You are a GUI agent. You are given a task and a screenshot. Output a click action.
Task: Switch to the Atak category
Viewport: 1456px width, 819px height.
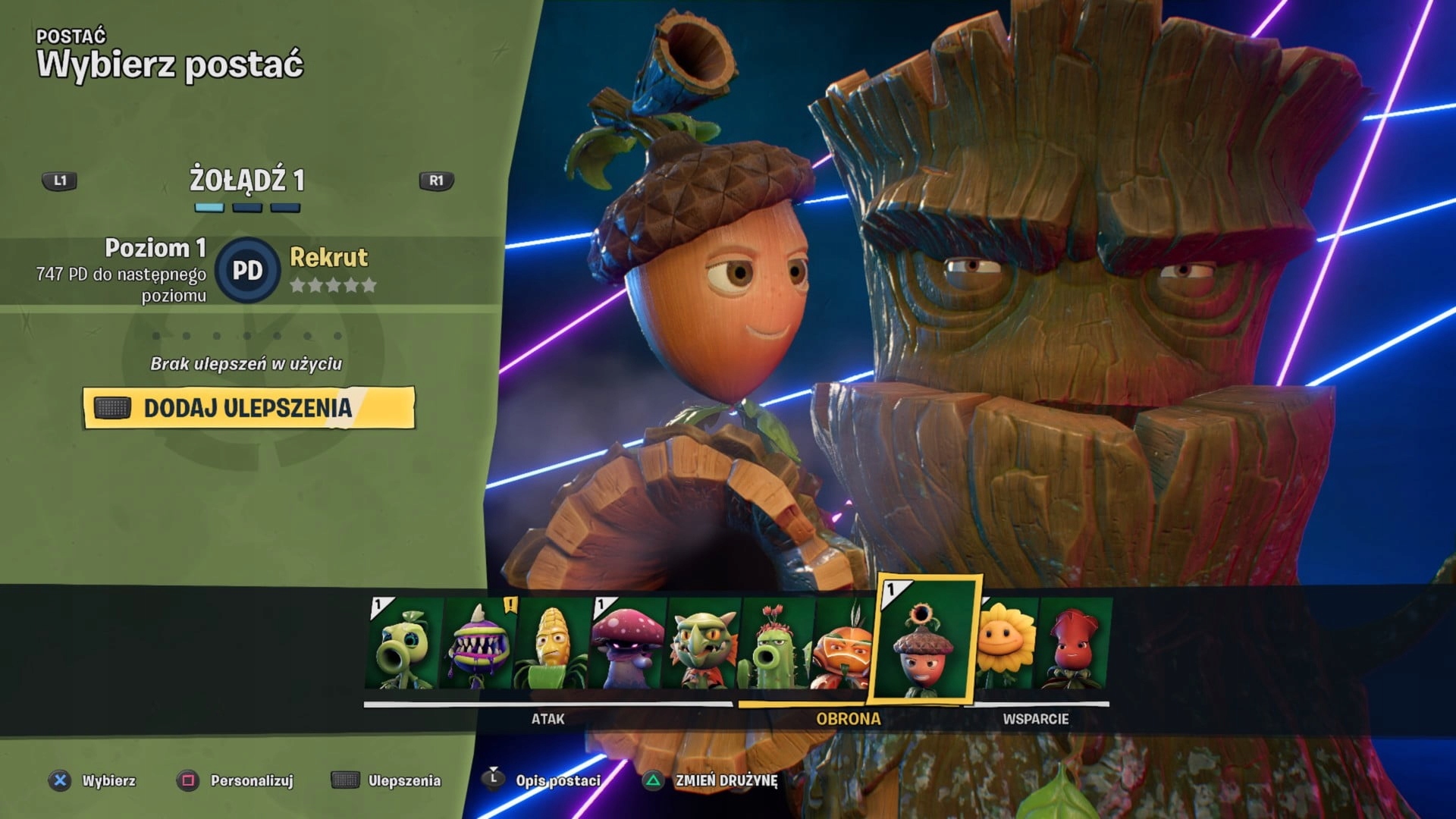click(548, 718)
